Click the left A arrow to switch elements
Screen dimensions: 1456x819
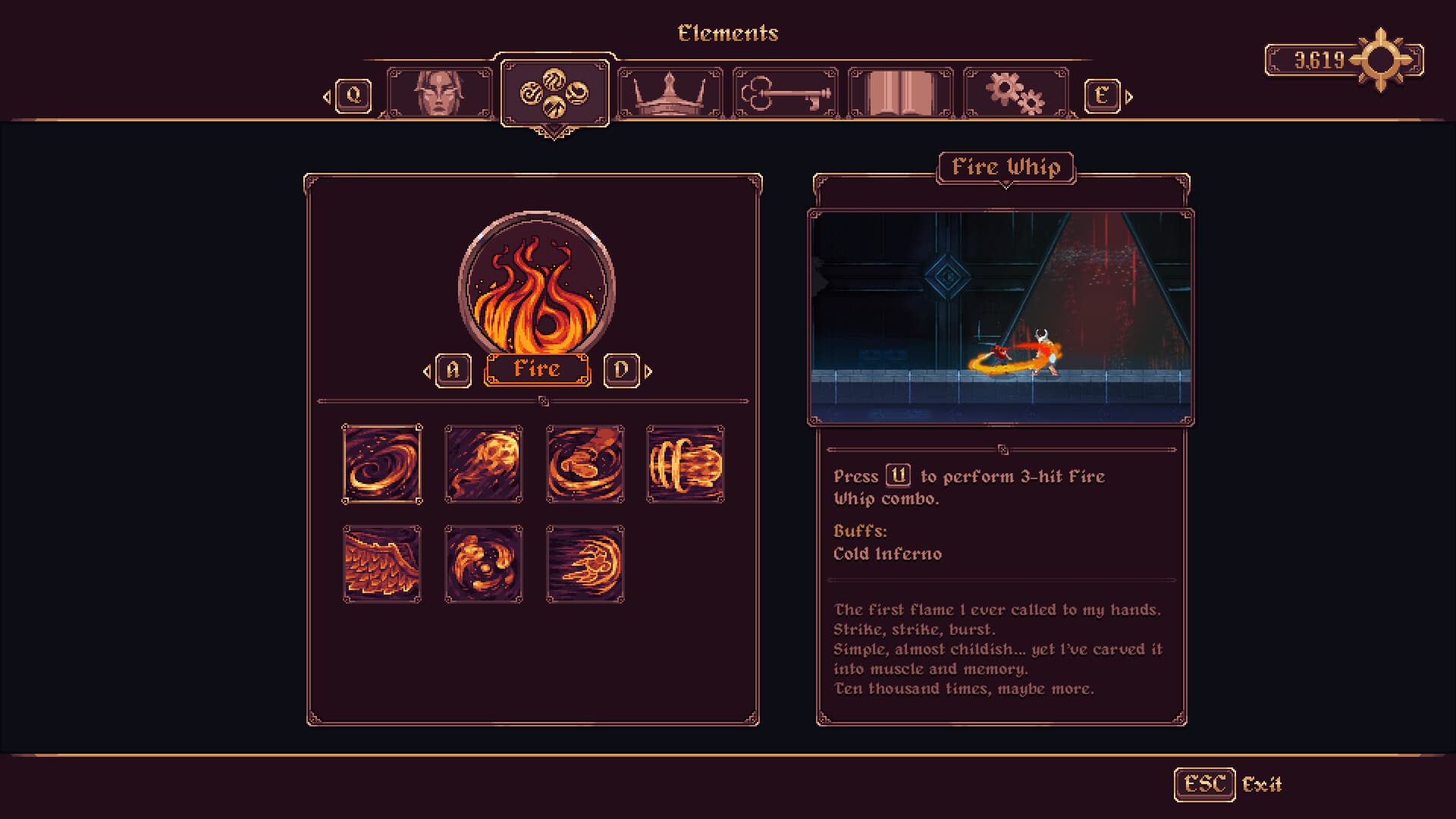(453, 370)
